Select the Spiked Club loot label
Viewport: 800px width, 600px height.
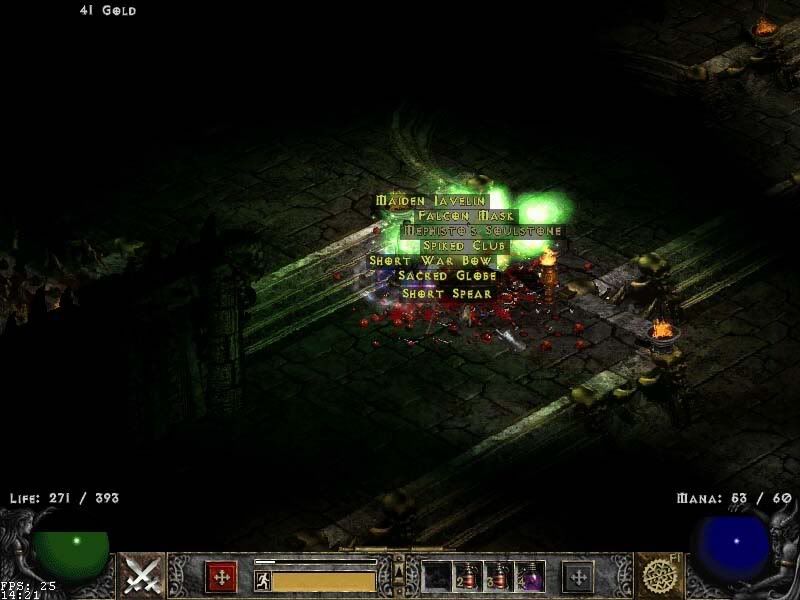466,246
